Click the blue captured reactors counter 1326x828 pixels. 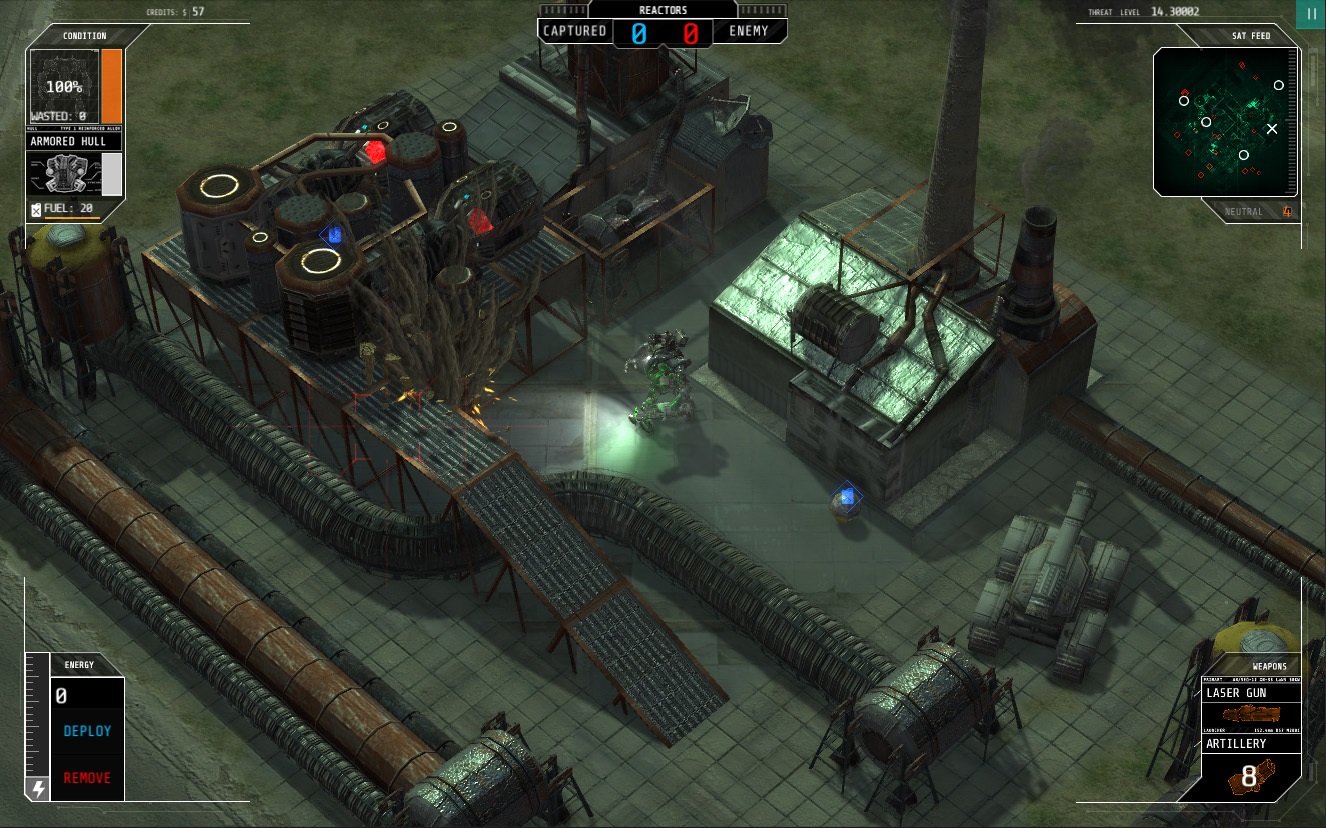click(x=641, y=31)
